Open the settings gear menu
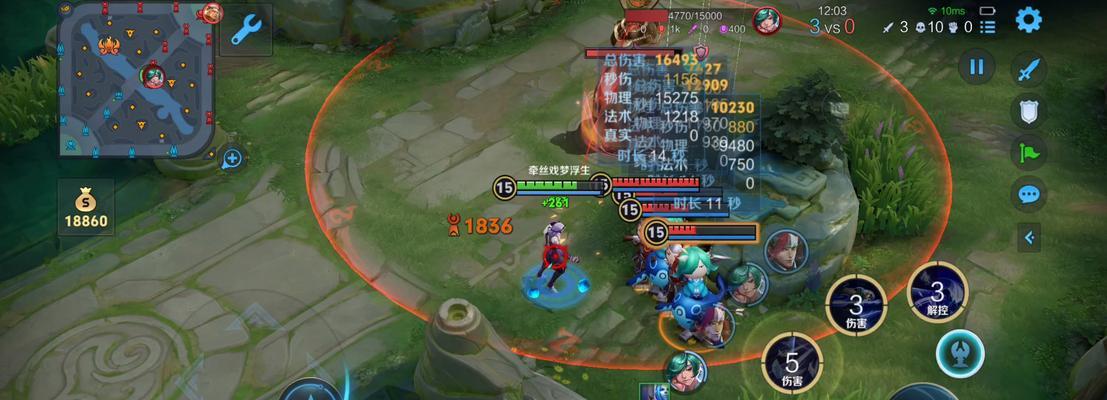Screen dimensions: 1107x400 click(x=1029, y=20)
